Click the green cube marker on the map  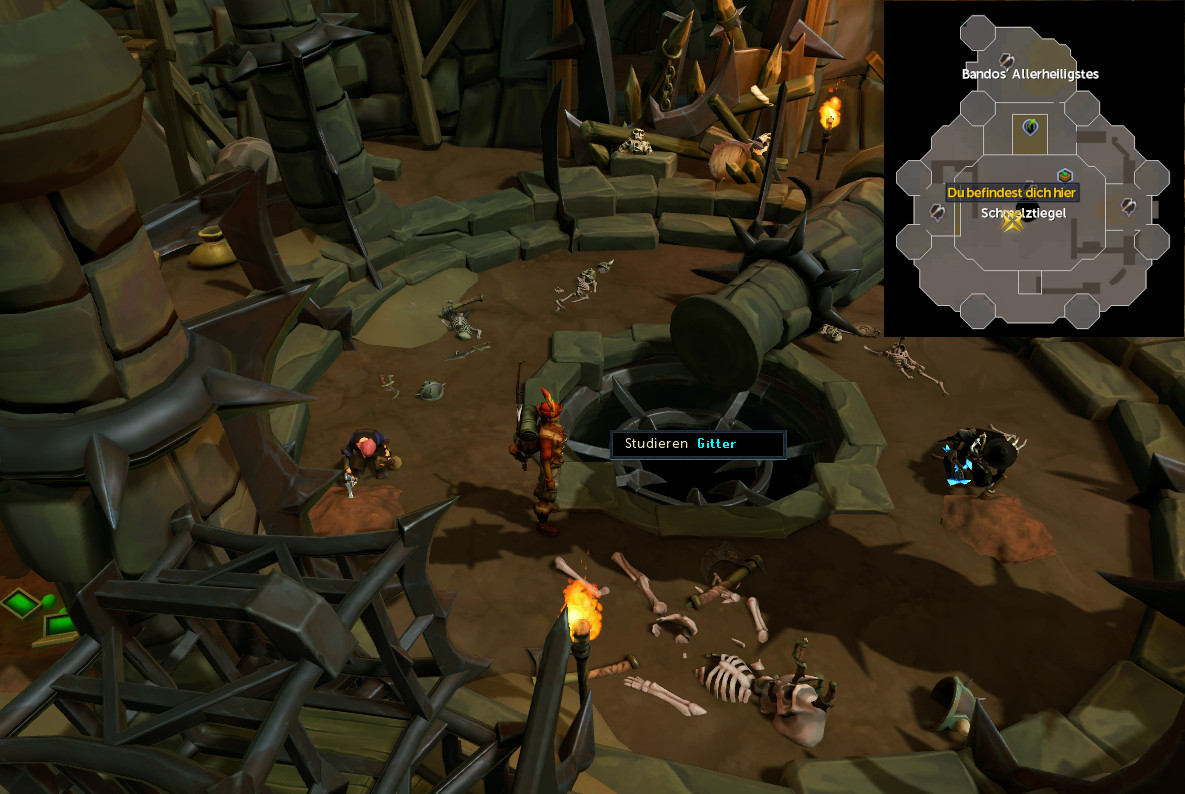pos(1065,176)
